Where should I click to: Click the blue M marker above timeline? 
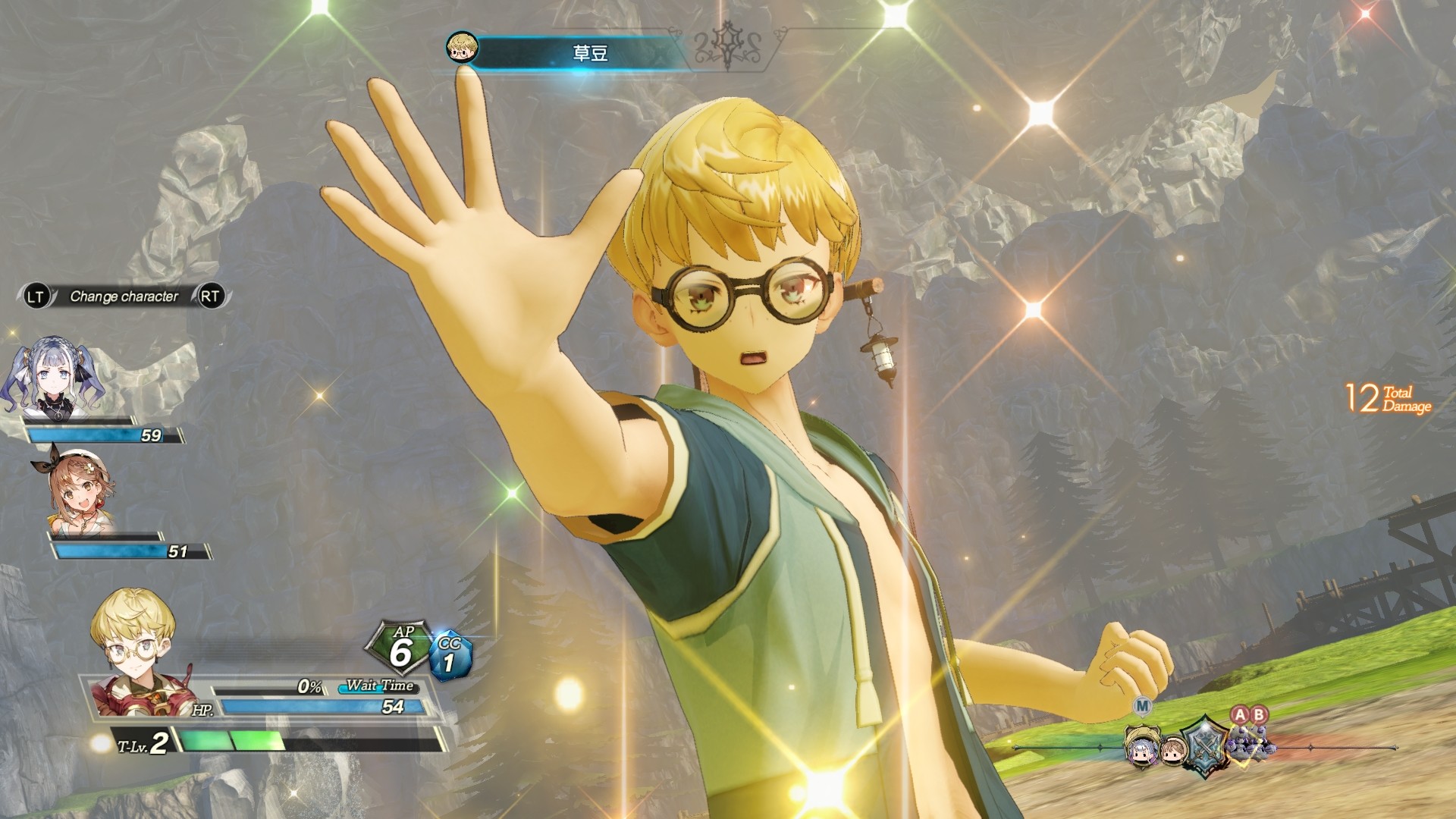tap(1142, 707)
